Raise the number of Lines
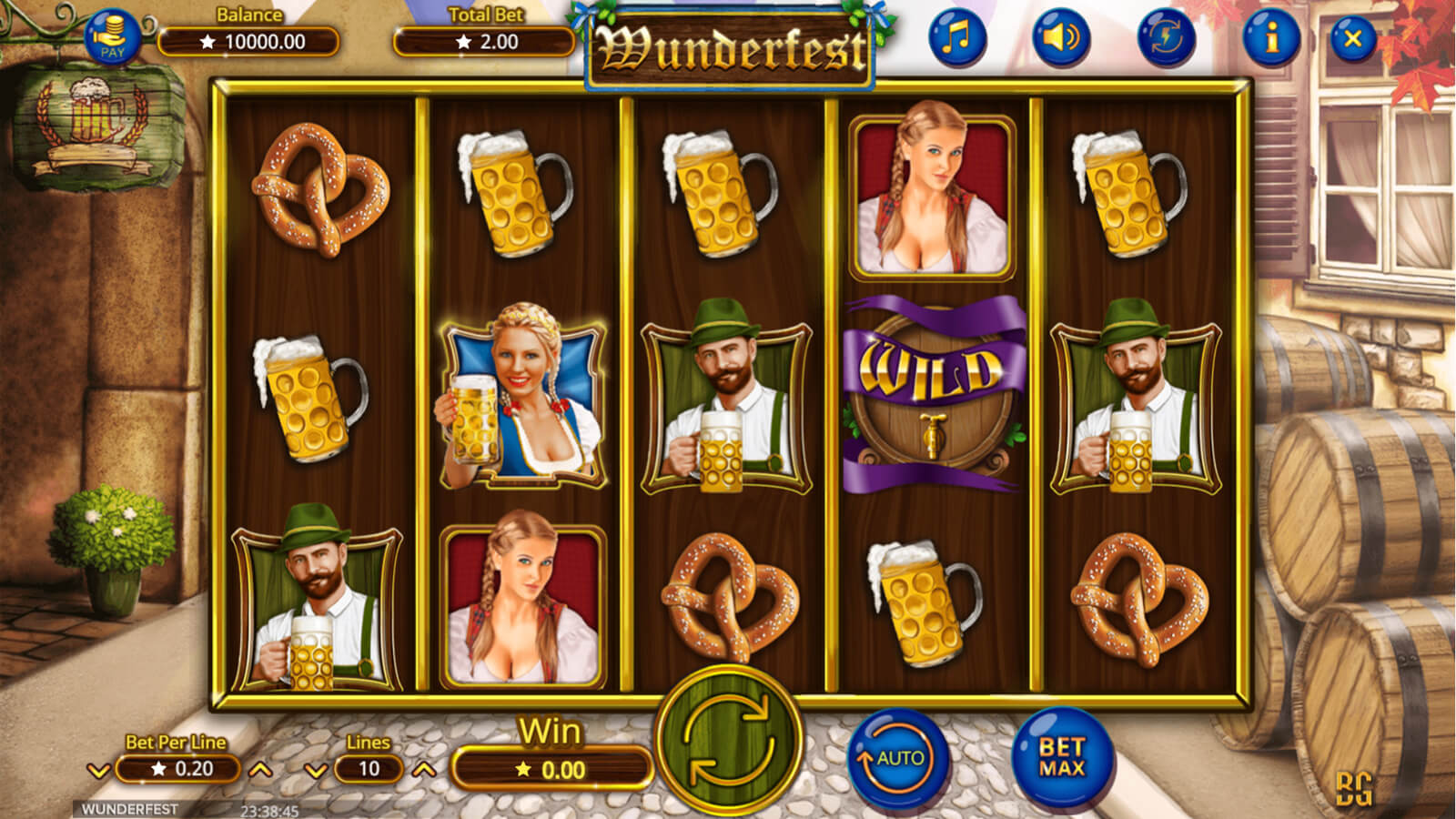Viewport: 1456px width, 819px height. click(424, 771)
